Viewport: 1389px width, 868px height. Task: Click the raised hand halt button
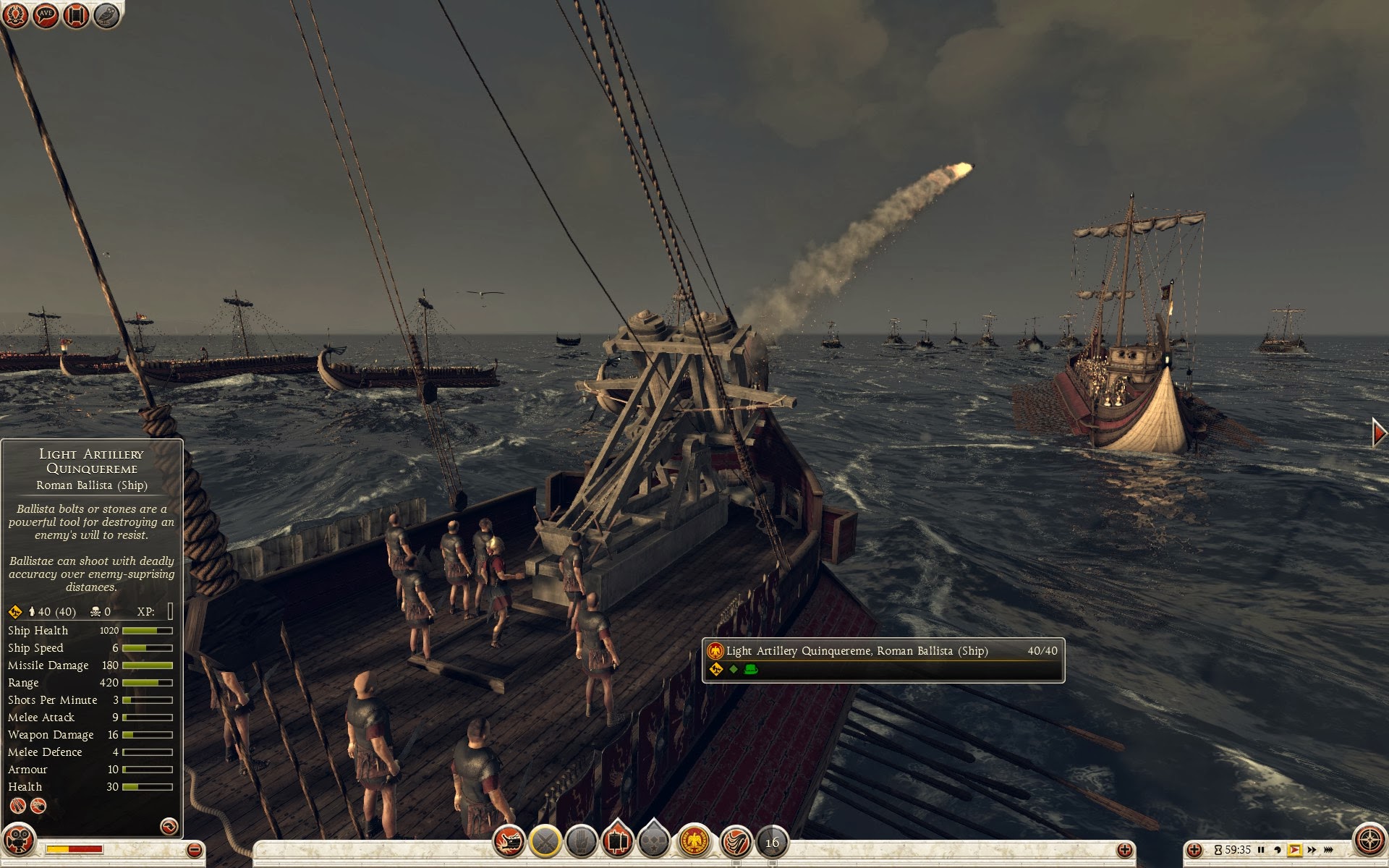[x=581, y=841]
